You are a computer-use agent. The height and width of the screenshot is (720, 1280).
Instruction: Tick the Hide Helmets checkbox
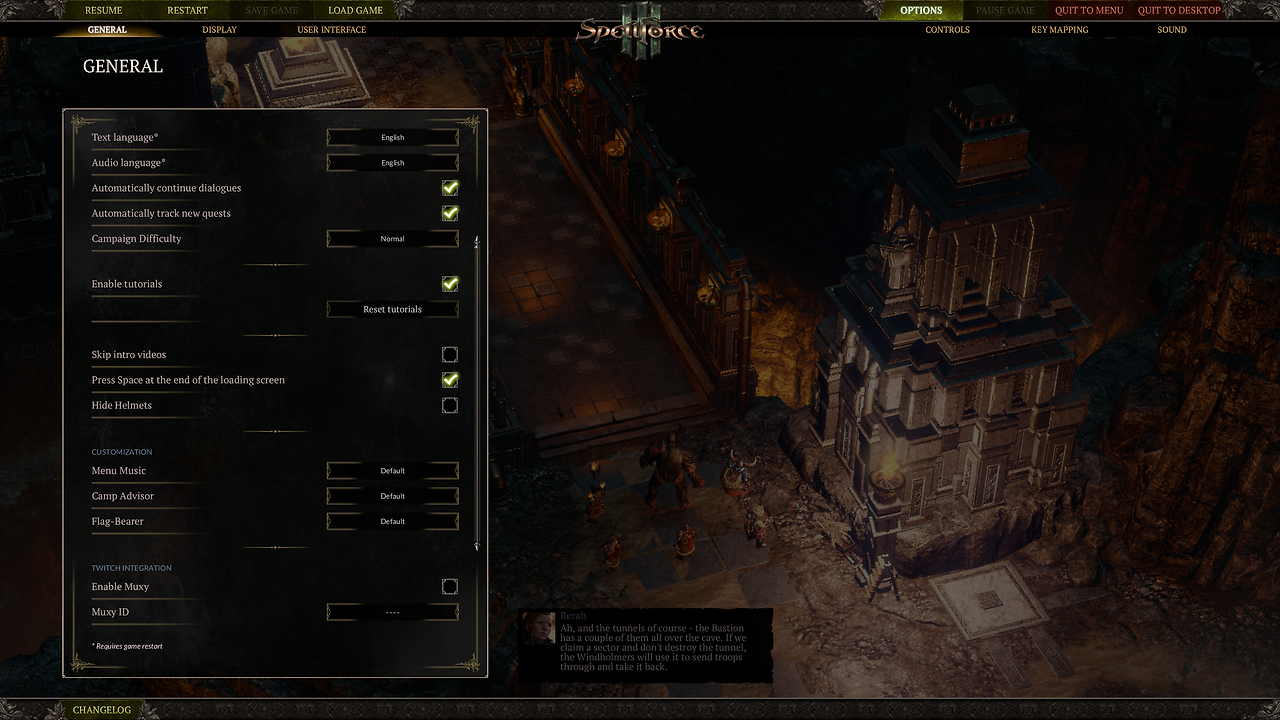[450, 405]
